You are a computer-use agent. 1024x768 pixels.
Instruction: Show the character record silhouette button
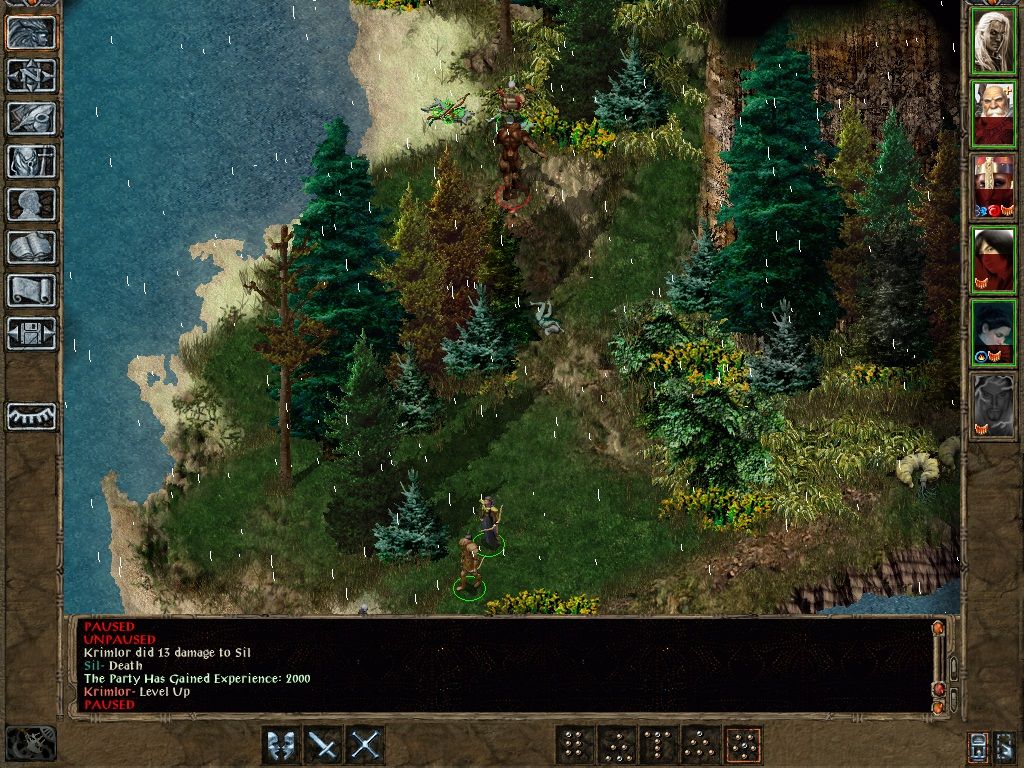coord(32,204)
